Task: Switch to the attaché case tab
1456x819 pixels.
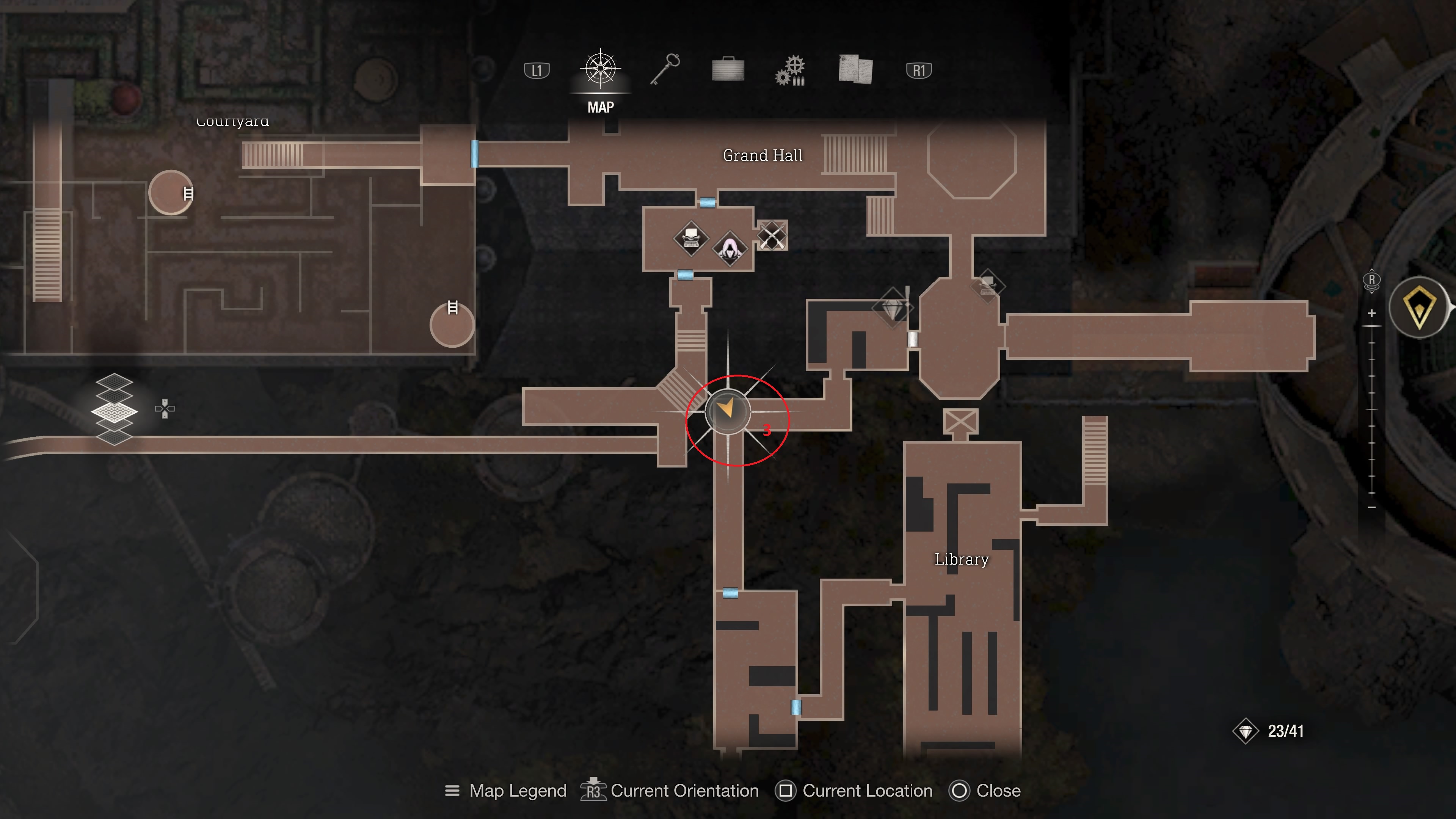Action: [x=728, y=70]
